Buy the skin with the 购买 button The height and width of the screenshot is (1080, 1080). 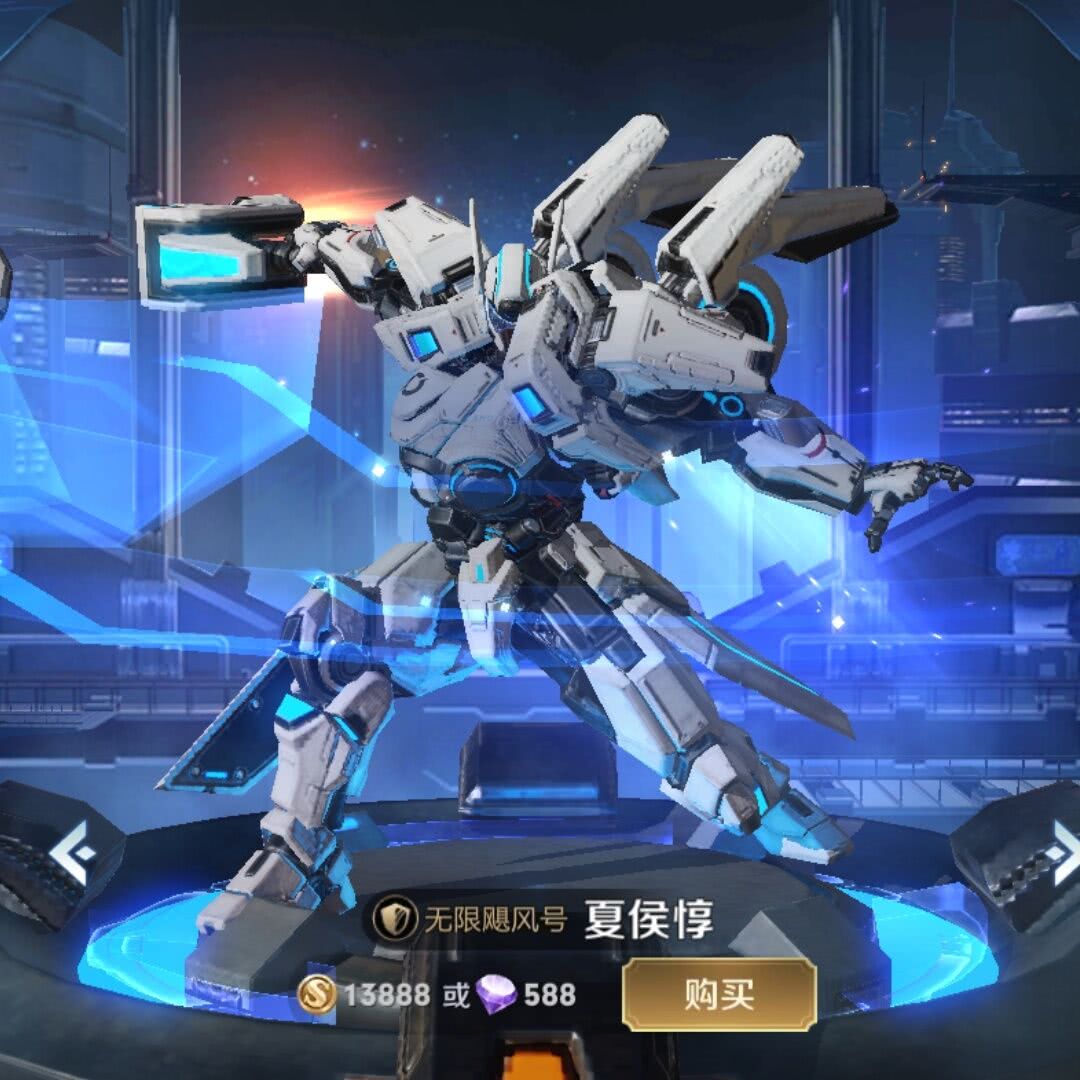click(x=719, y=994)
